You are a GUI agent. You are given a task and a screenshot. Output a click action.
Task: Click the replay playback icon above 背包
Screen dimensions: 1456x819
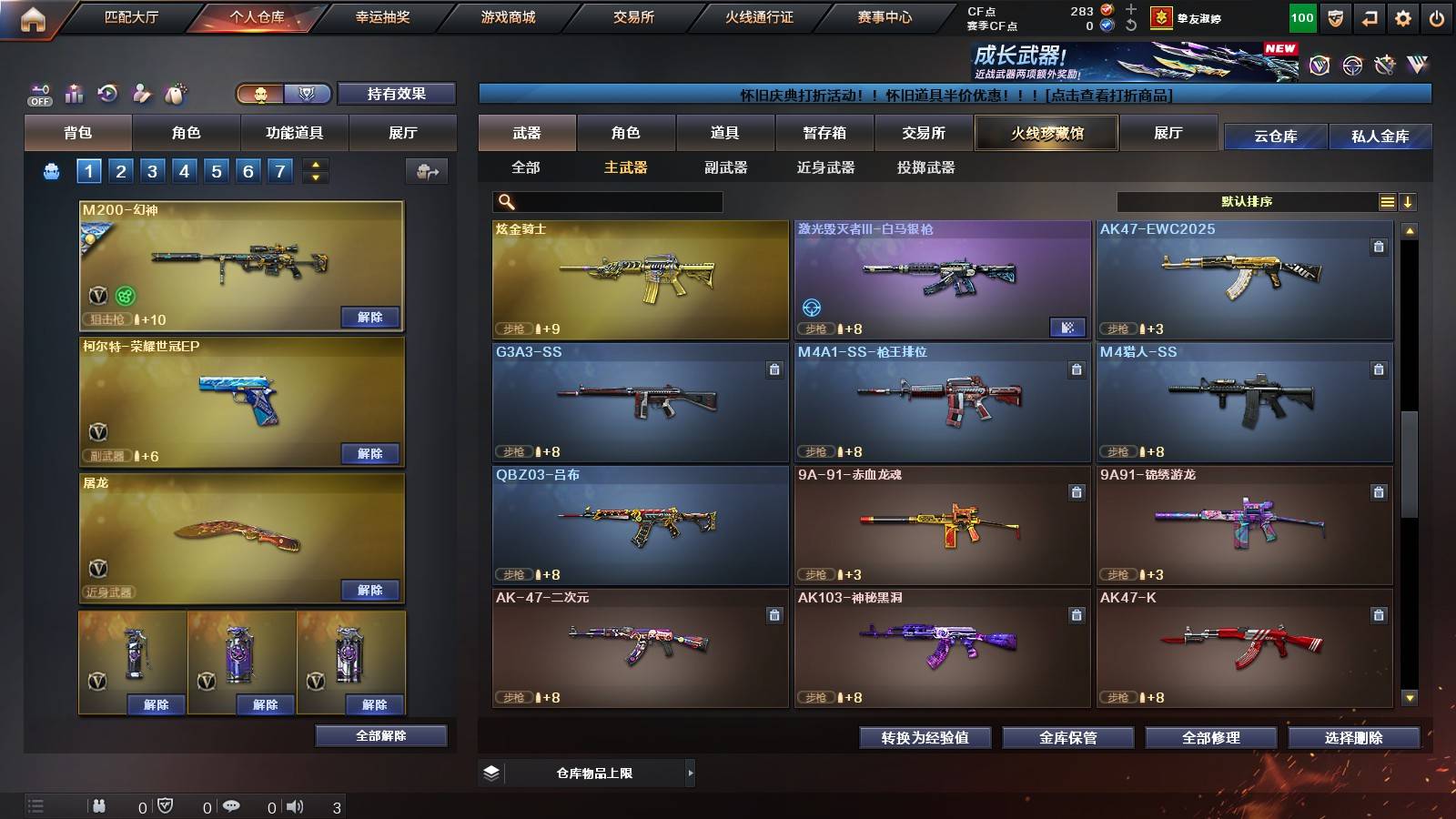(107, 94)
